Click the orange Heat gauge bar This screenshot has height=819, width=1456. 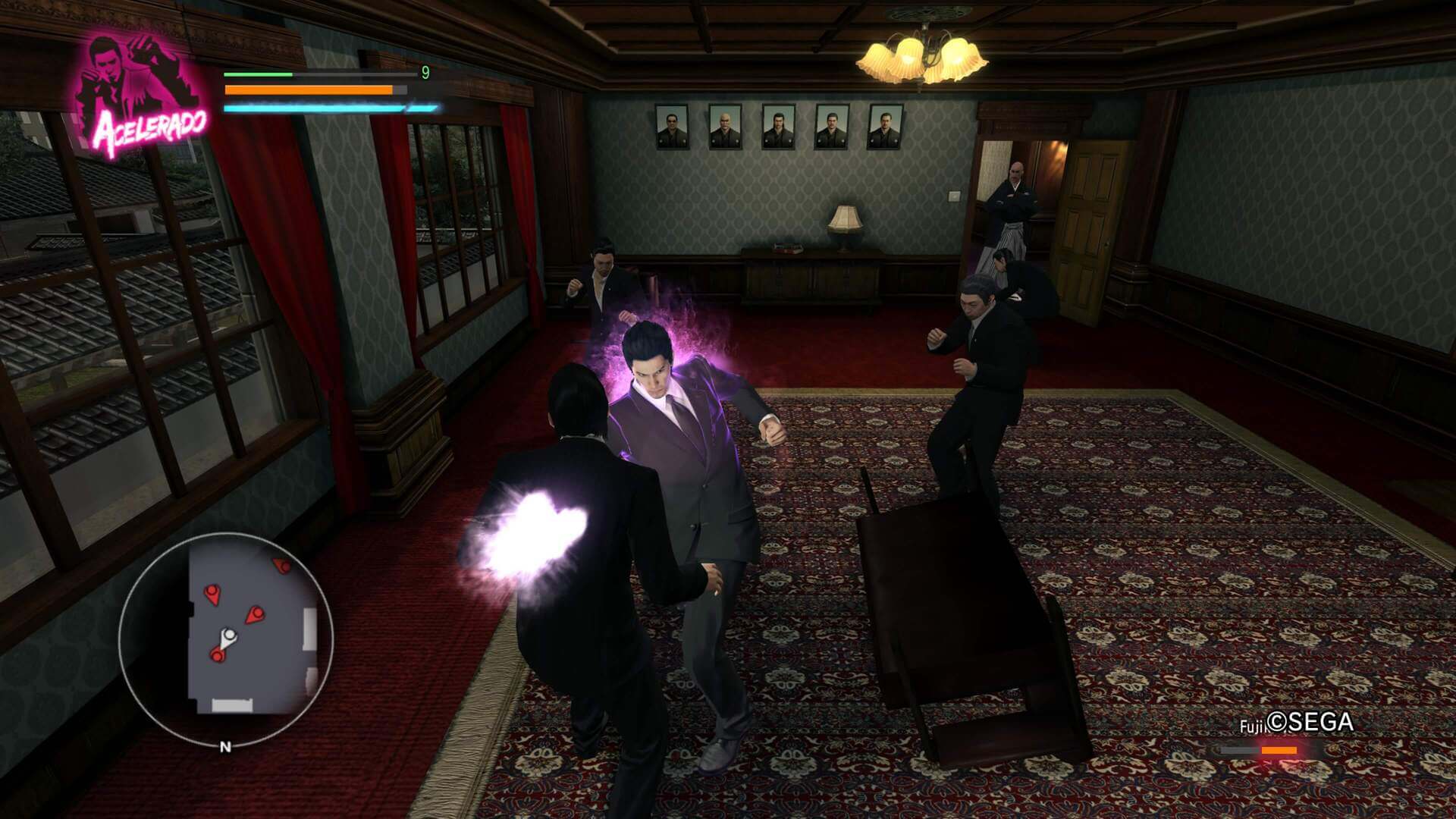307,90
